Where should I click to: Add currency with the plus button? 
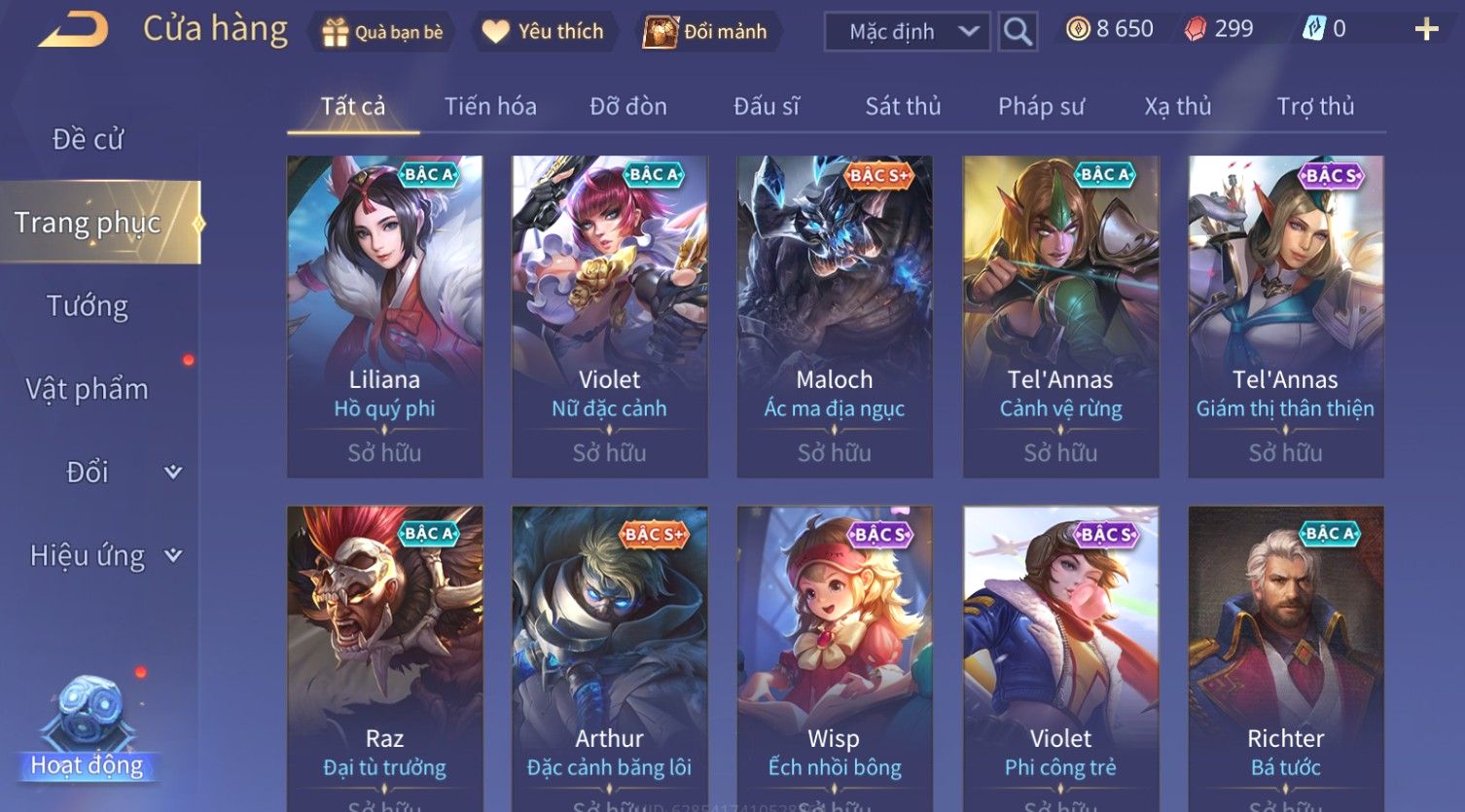(1426, 29)
